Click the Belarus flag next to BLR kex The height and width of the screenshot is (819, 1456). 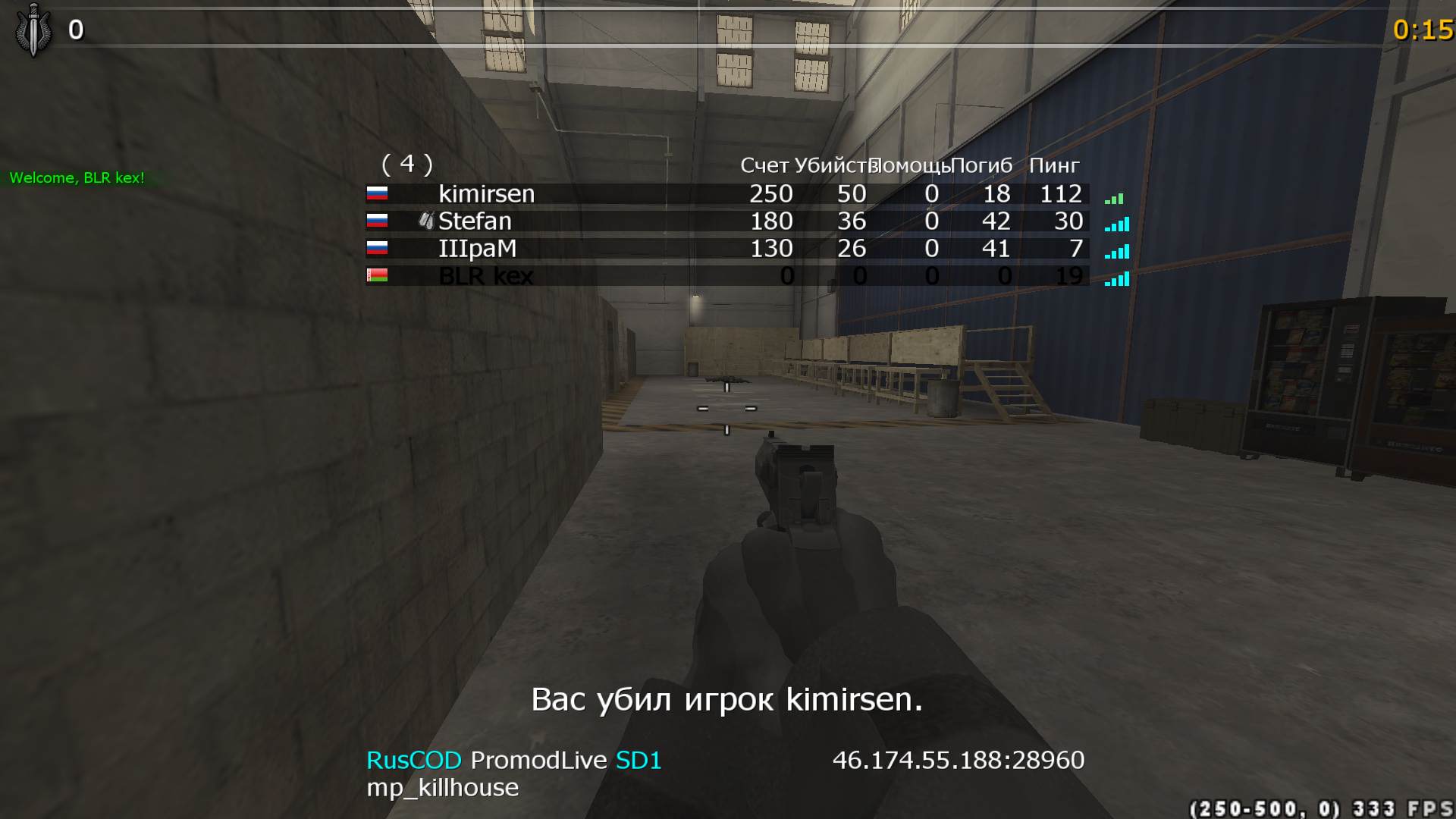click(377, 276)
